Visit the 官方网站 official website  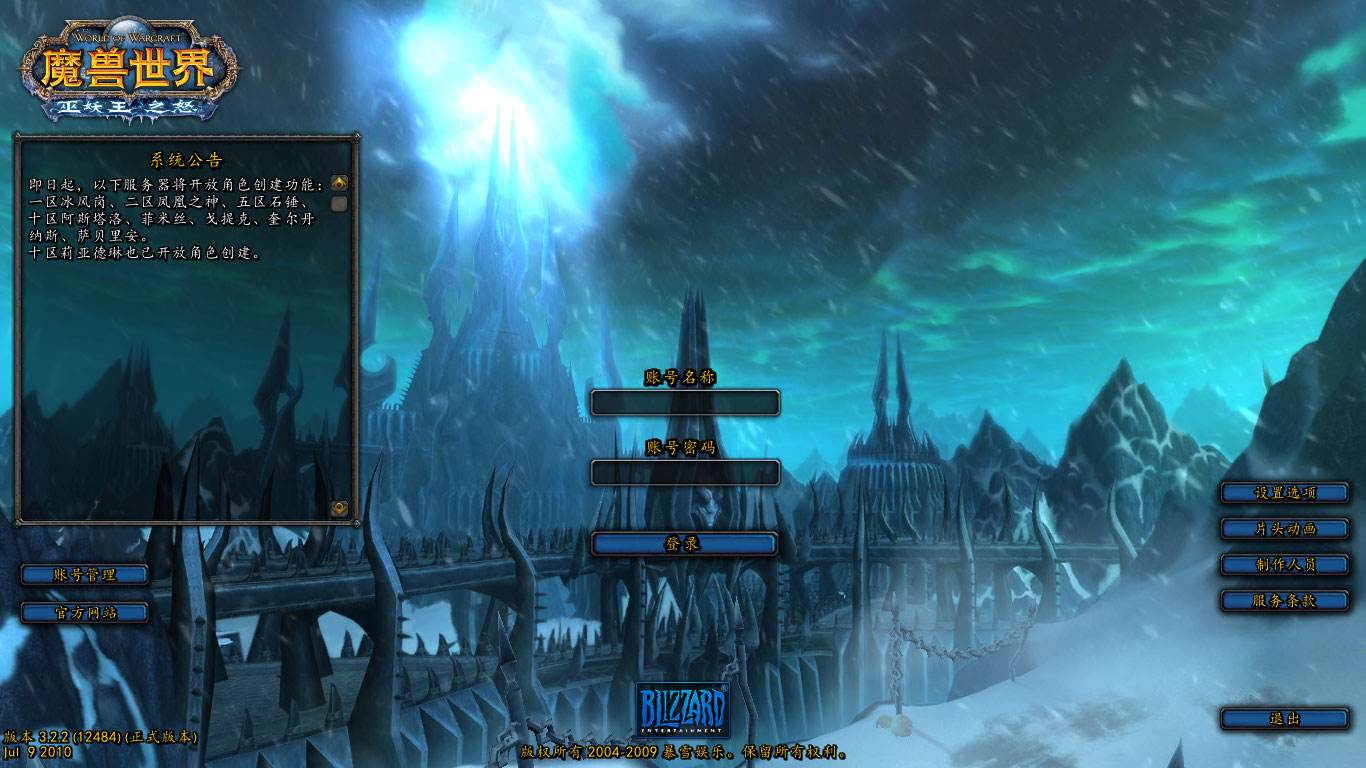85,612
